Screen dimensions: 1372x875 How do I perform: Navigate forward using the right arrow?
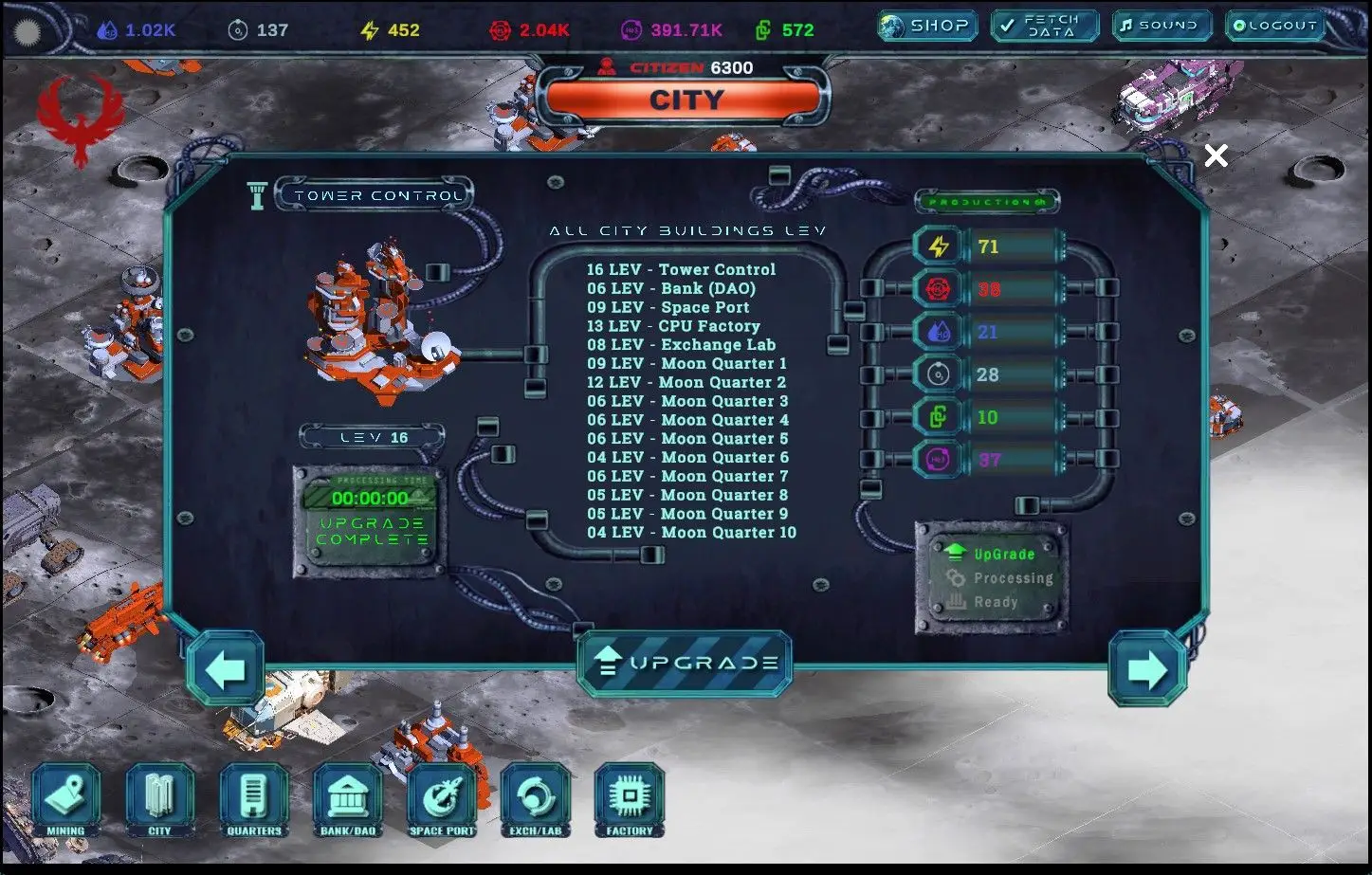(x=1147, y=667)
